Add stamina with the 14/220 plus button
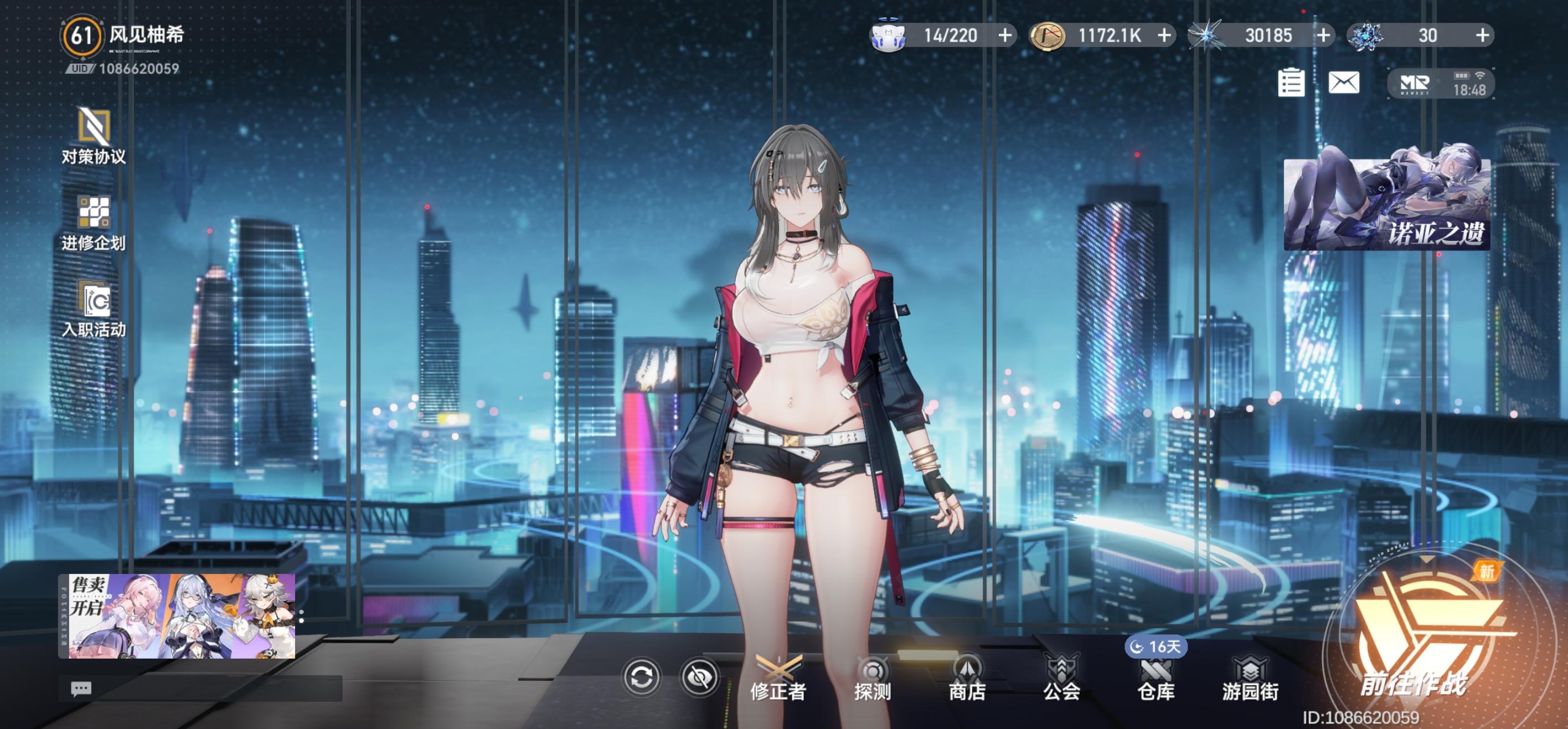 pos(1005,35)
